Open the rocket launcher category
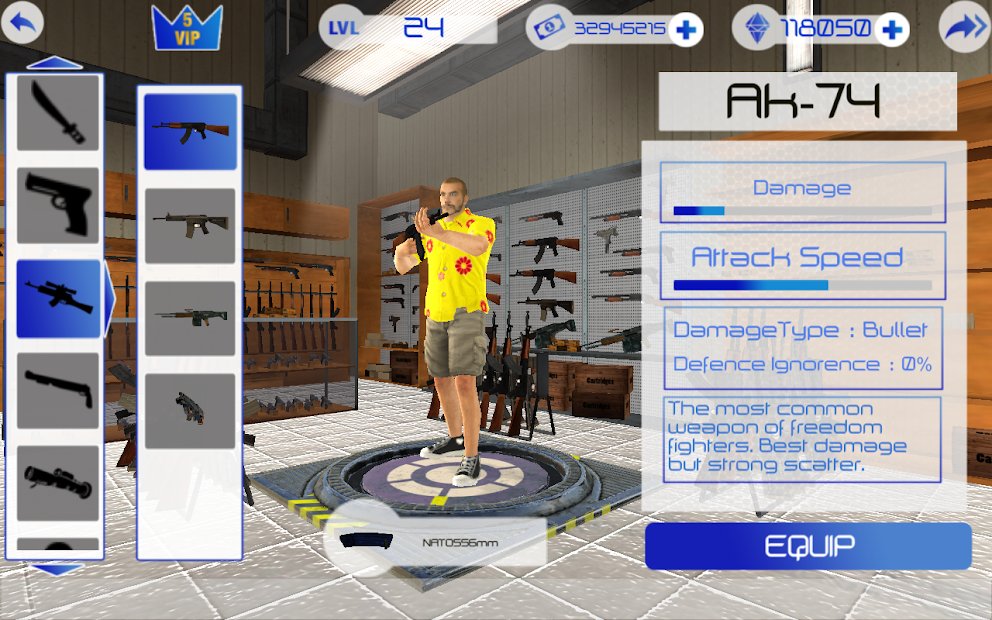Screen dimensions: 992x620 point(58,483)
